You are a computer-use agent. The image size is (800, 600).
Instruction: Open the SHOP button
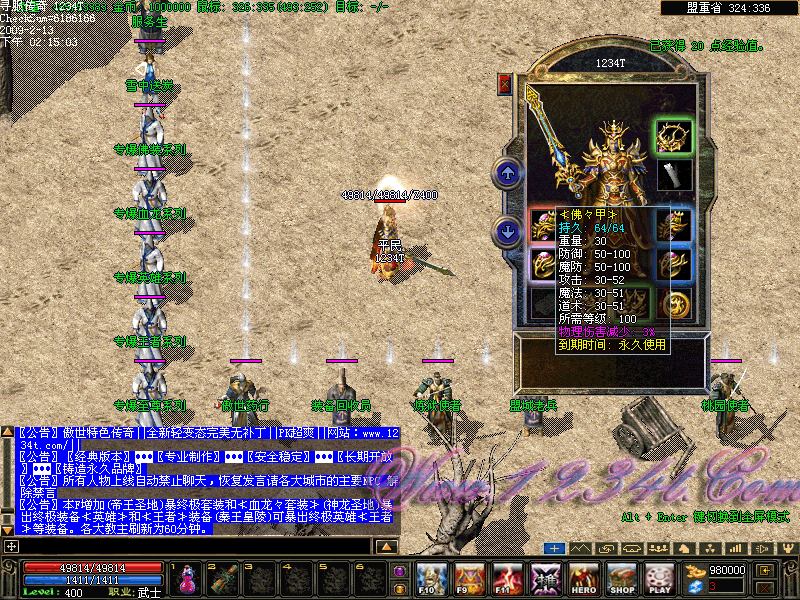[622, 578]
